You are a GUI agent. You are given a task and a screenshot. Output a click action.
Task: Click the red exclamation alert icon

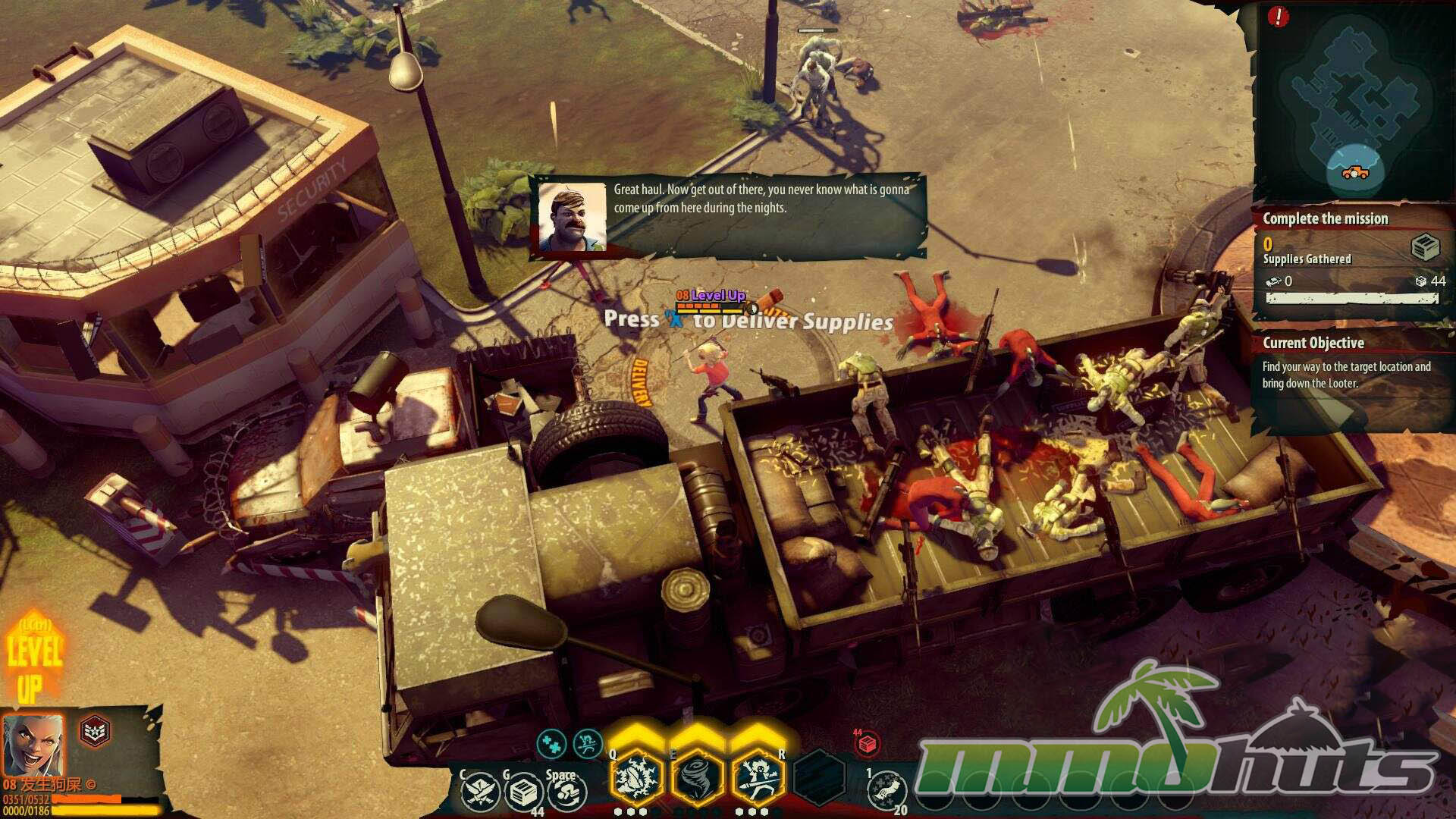pos(1278,16)
